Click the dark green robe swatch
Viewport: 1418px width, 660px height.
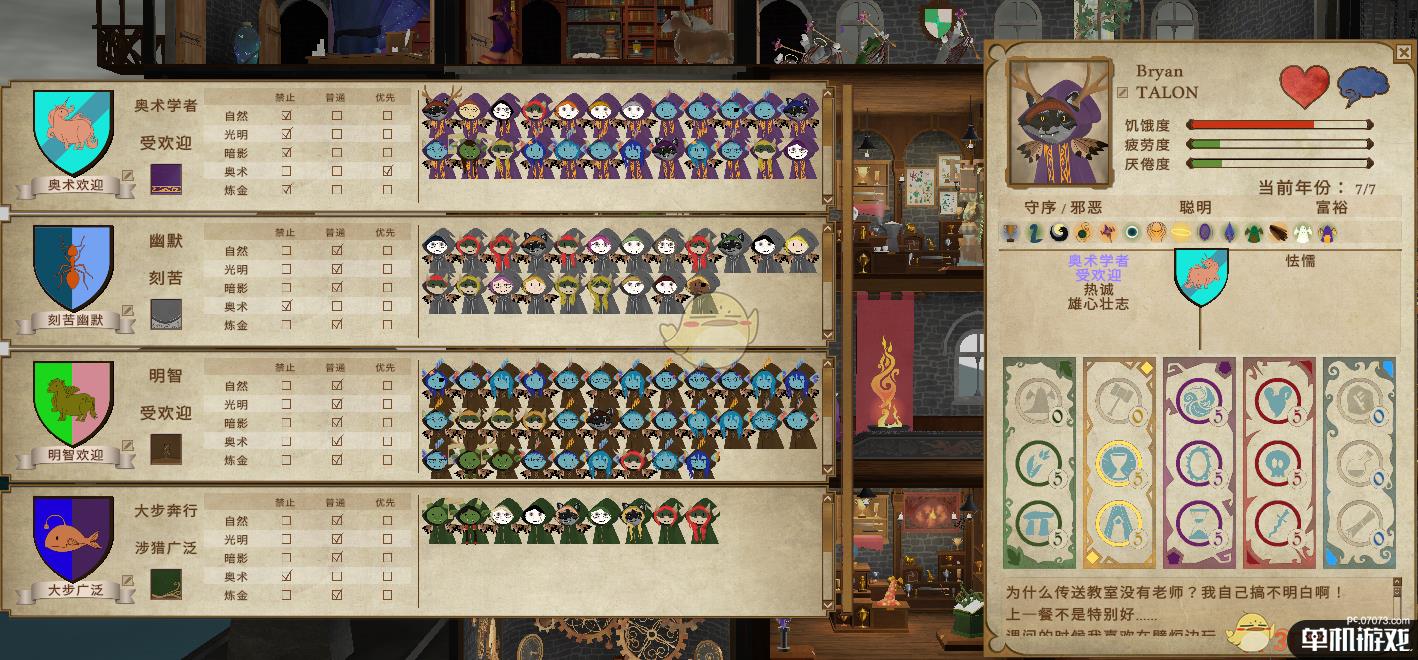coord(166,584)
